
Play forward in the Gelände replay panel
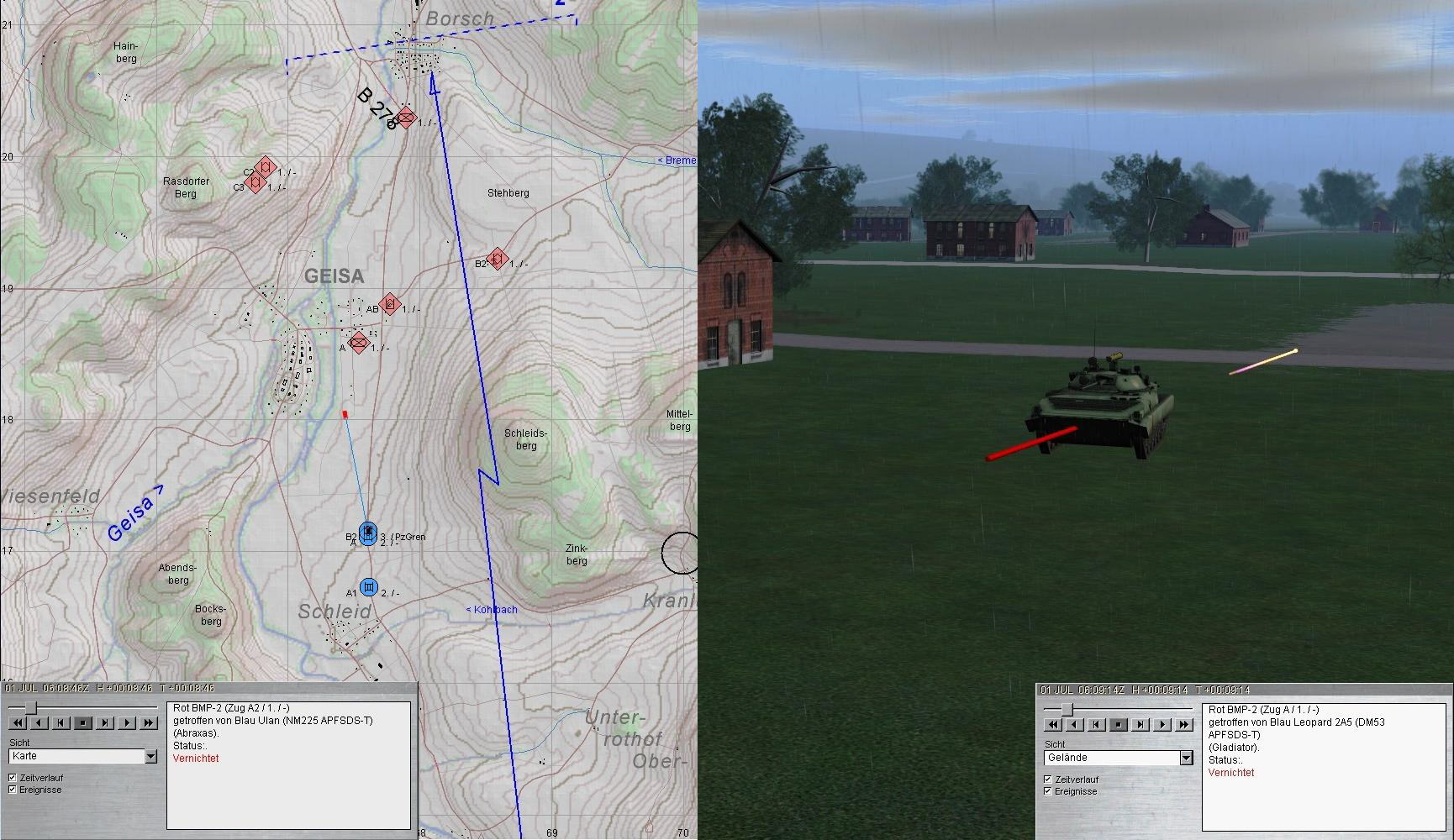click(x=1162, y=724)
